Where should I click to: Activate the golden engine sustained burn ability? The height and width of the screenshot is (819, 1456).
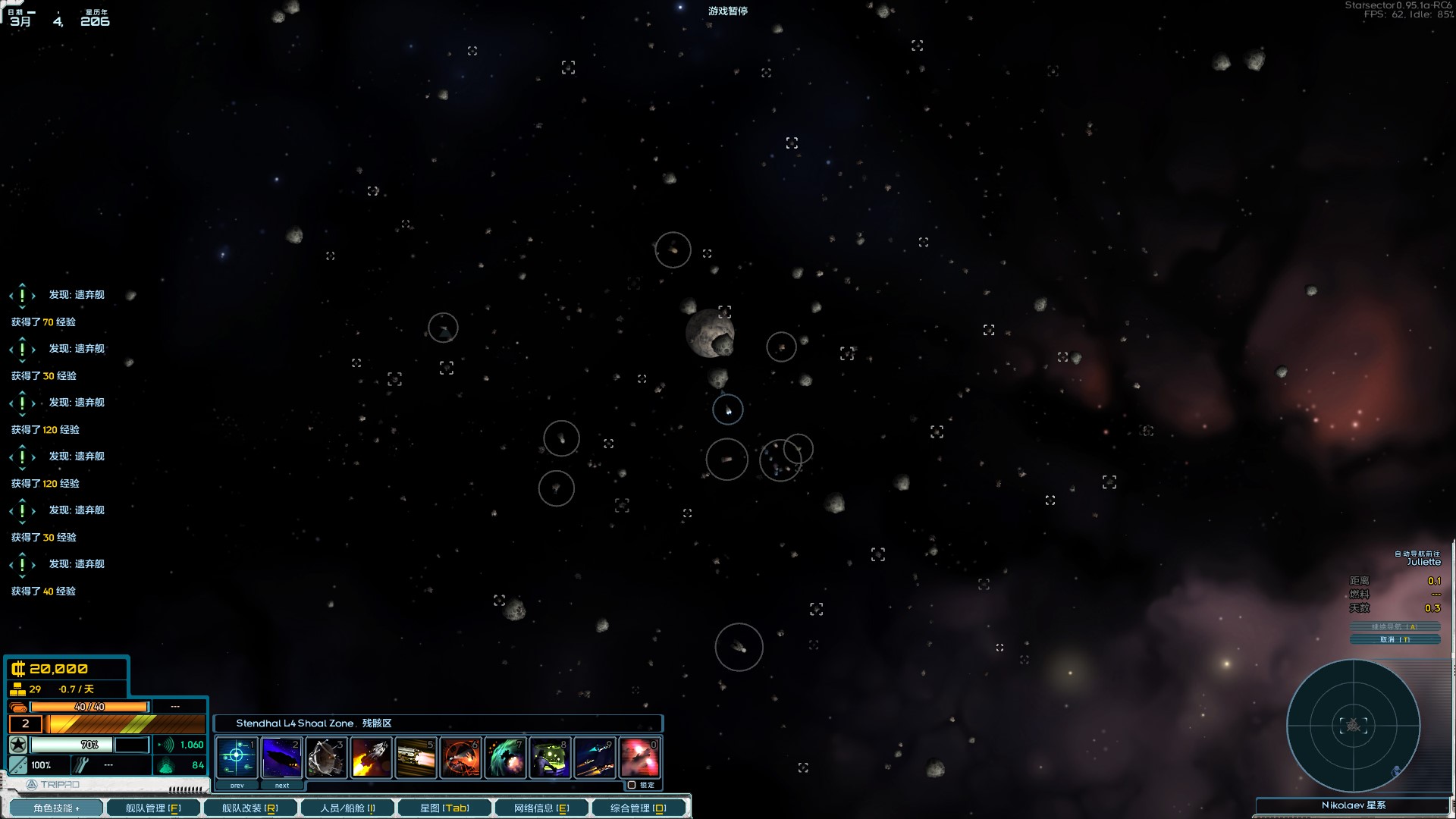[x=416, y=756]
